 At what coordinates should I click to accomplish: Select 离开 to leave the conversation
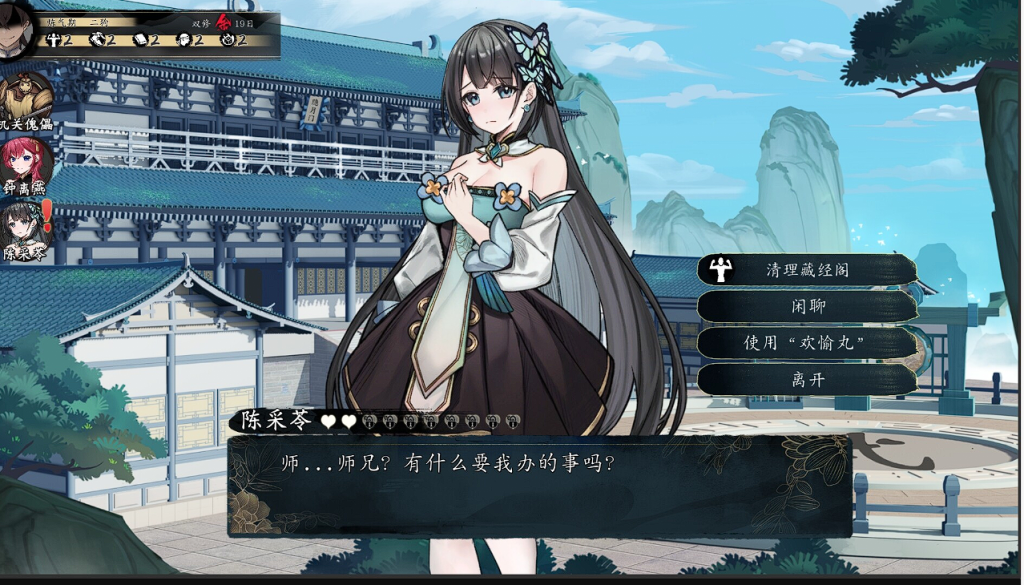pos(806,379)
